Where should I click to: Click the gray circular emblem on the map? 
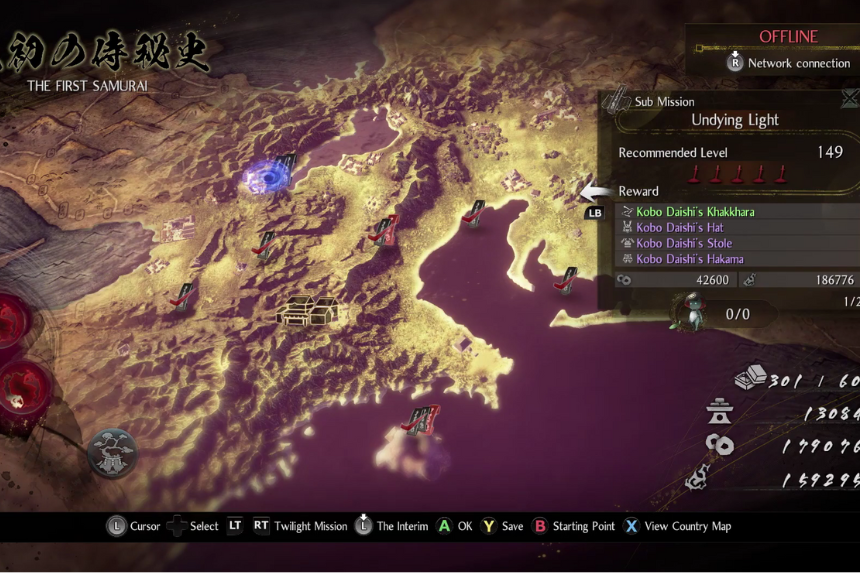(x=111, y=453)
